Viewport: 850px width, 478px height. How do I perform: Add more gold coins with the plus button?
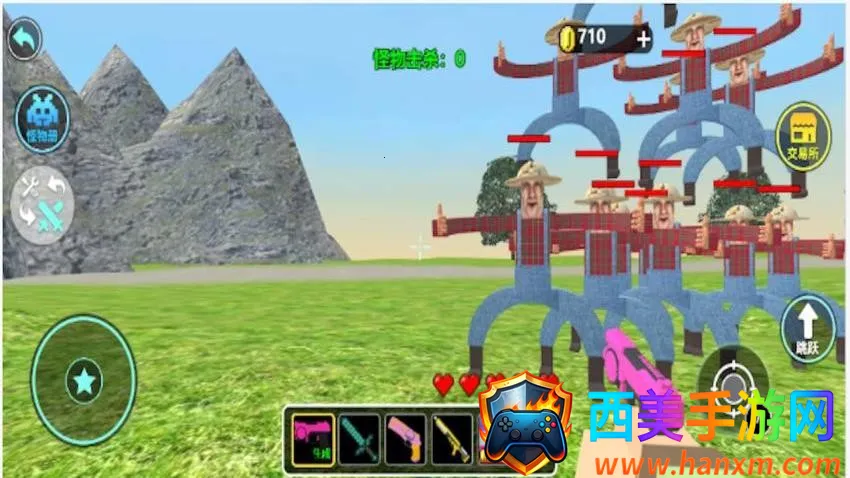(642, 39)
